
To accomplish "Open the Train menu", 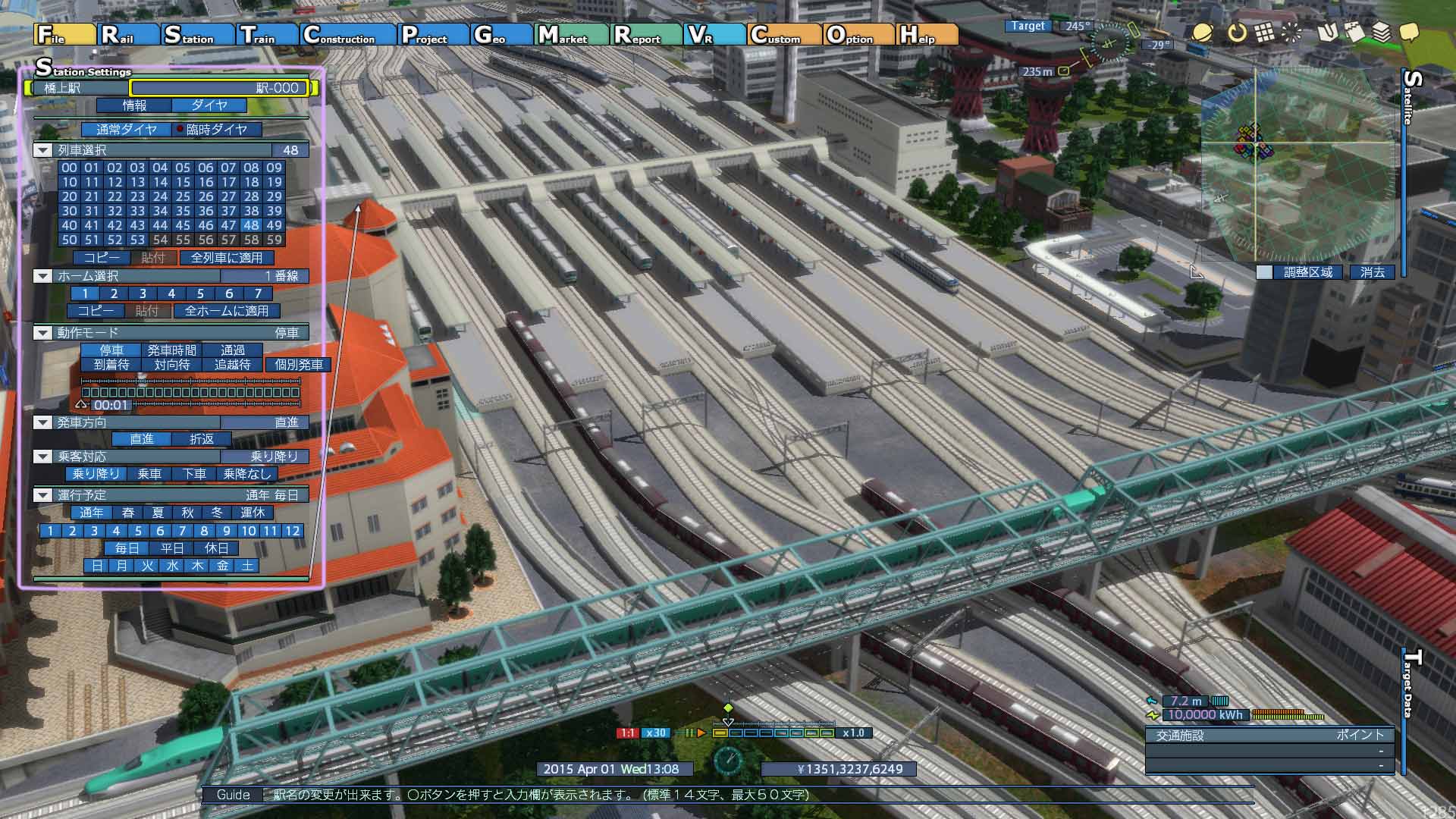I will 267,35.
